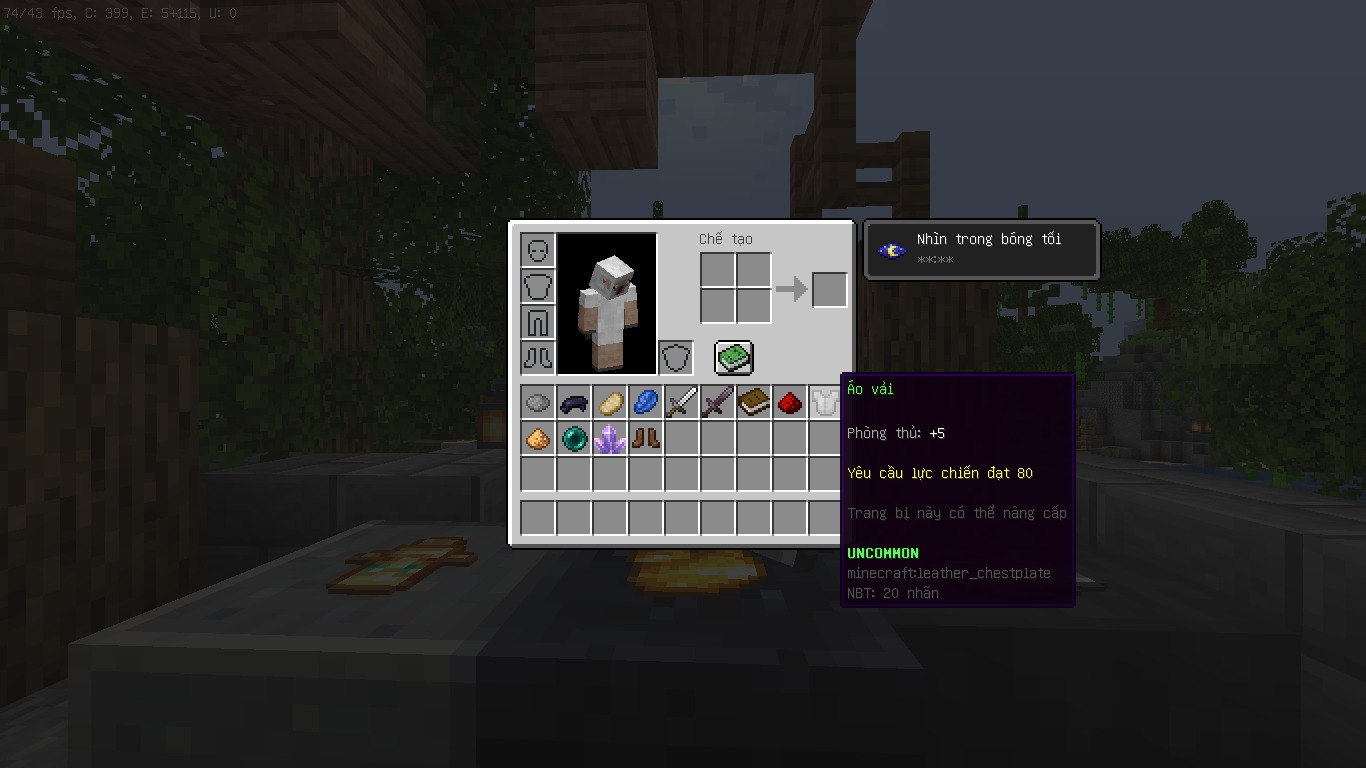The width and height of the screenshot is (1366, 768).
Task: Choose the dark ink sac item
Action: pyautogui.click(x=573, y=403)
